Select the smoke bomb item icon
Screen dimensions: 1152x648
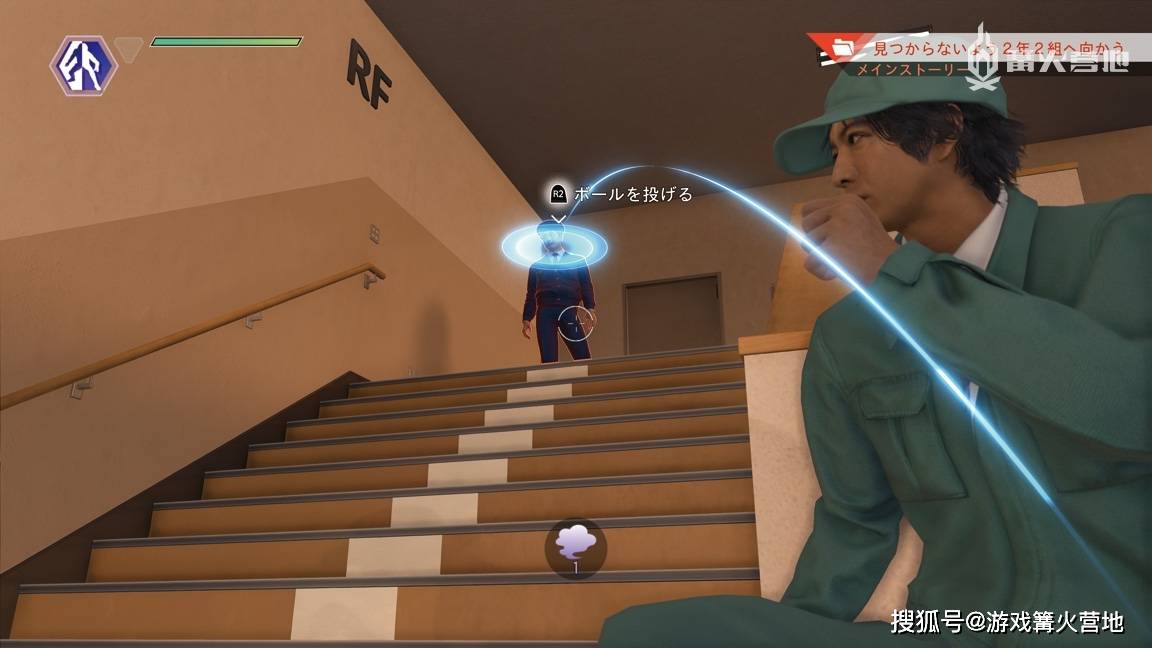(x=575, y=547)
